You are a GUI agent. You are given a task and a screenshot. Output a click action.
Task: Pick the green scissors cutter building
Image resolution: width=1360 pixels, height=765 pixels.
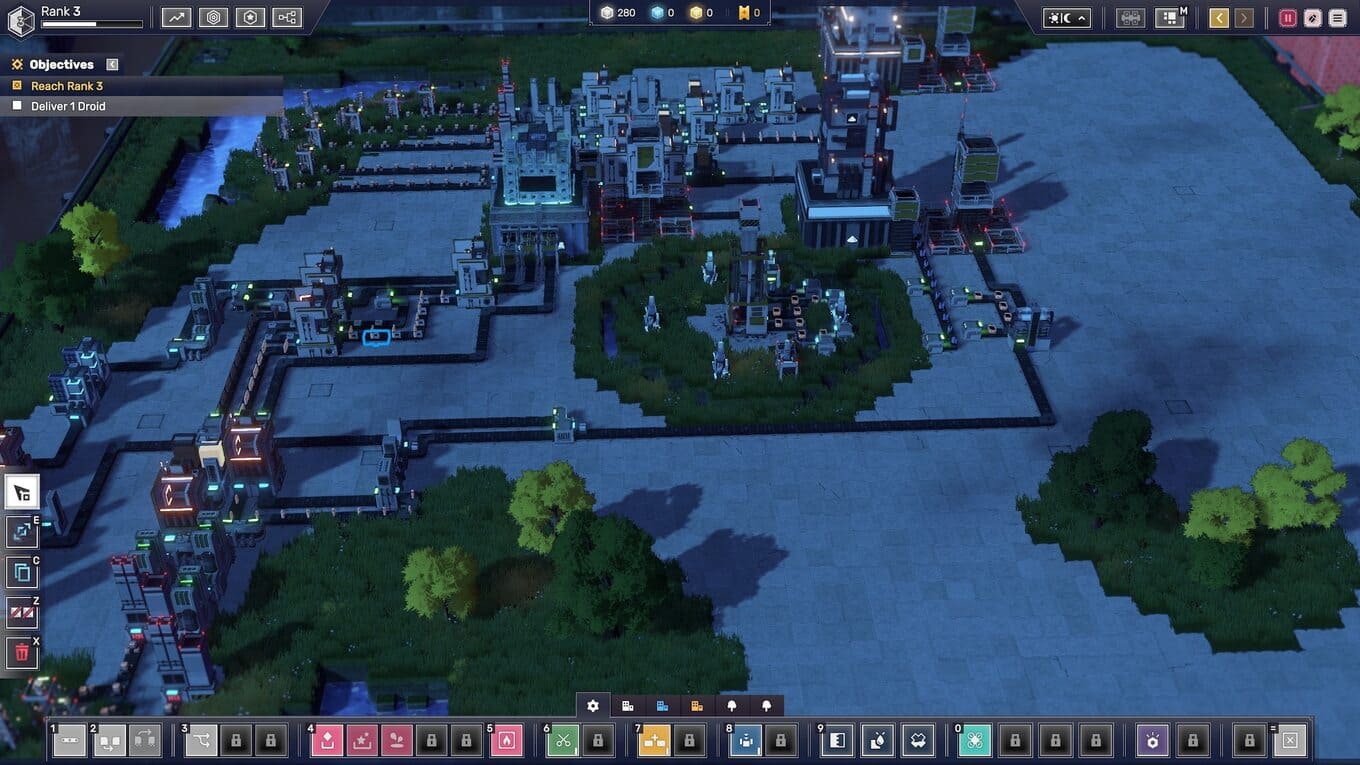click(x=563, y=741)
